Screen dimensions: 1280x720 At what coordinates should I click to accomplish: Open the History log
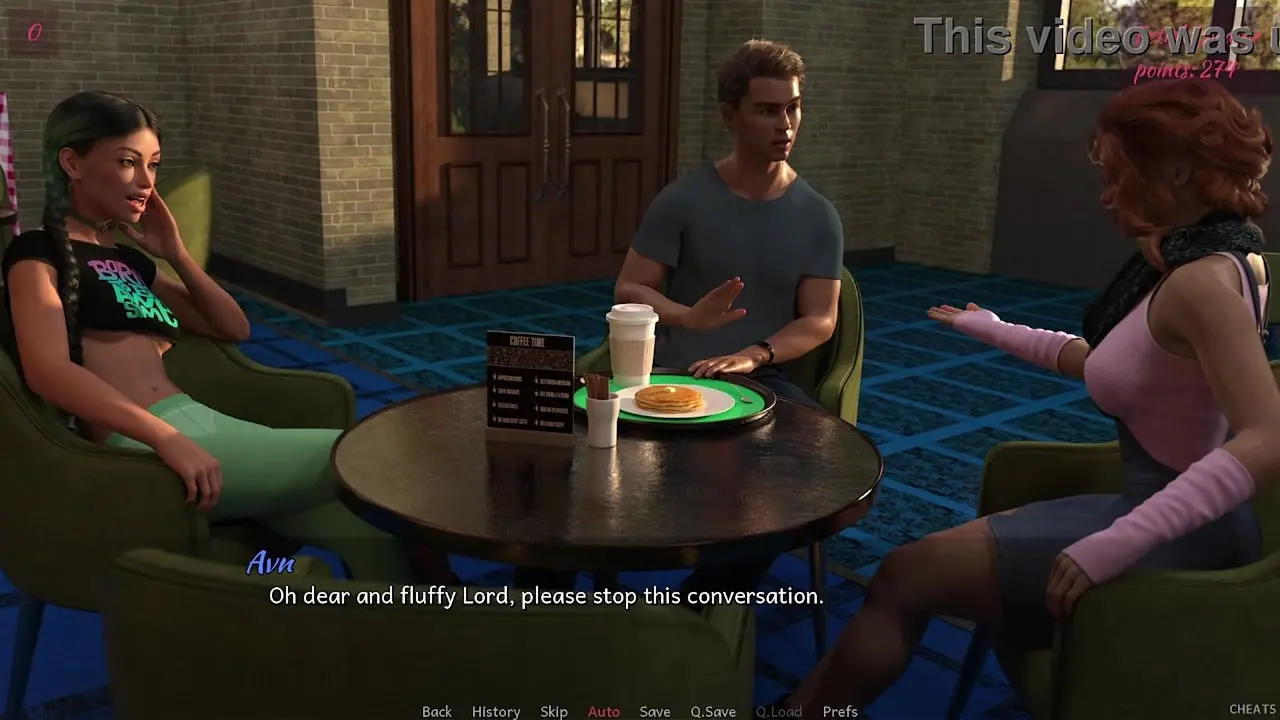[x=496, y=711]
